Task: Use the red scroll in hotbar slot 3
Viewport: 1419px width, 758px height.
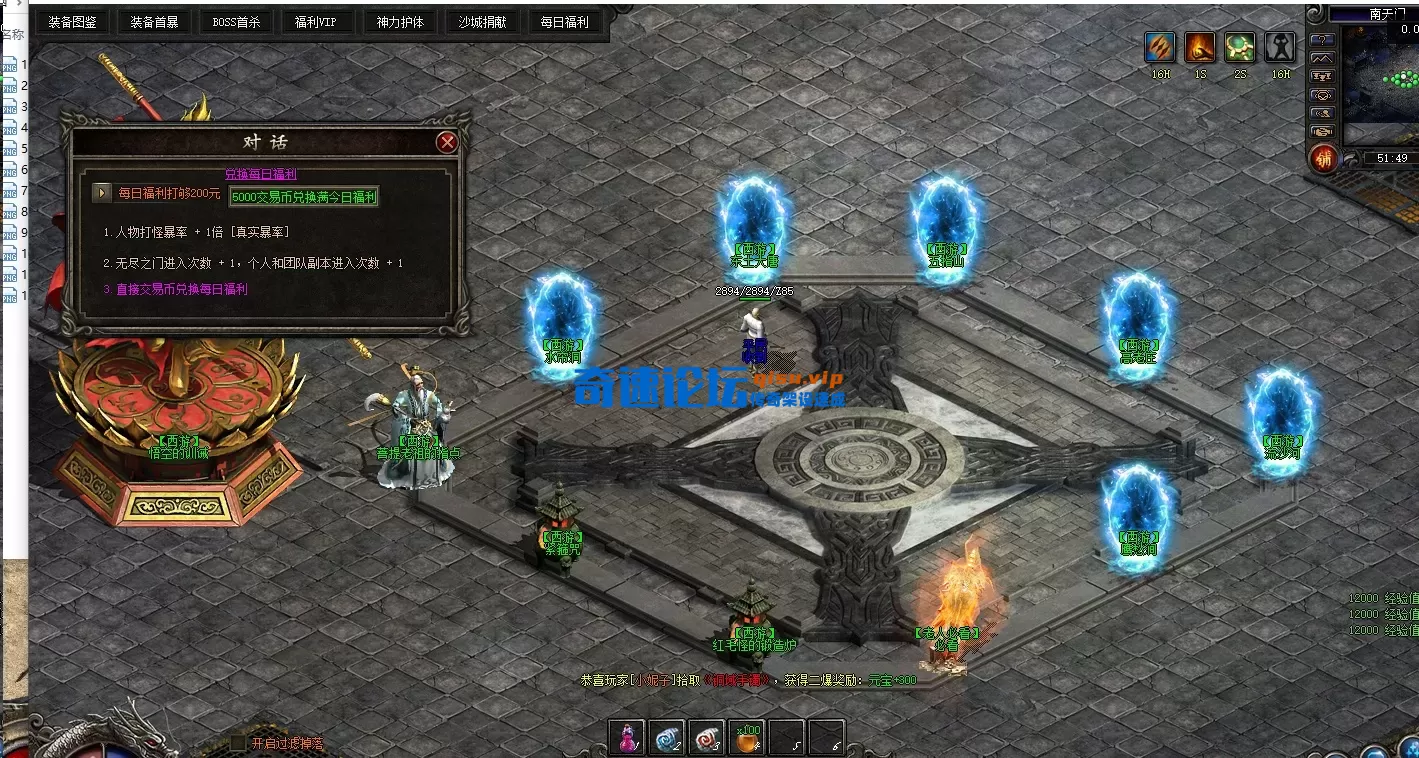Action: tap(708, 738)
